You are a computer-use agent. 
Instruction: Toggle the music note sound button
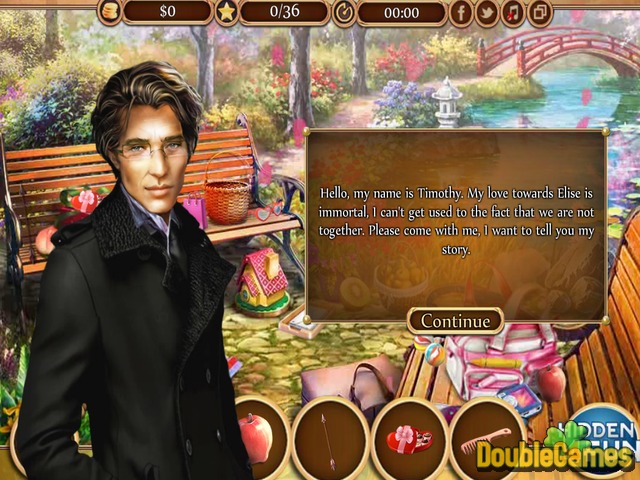click(x=513, y=12)
